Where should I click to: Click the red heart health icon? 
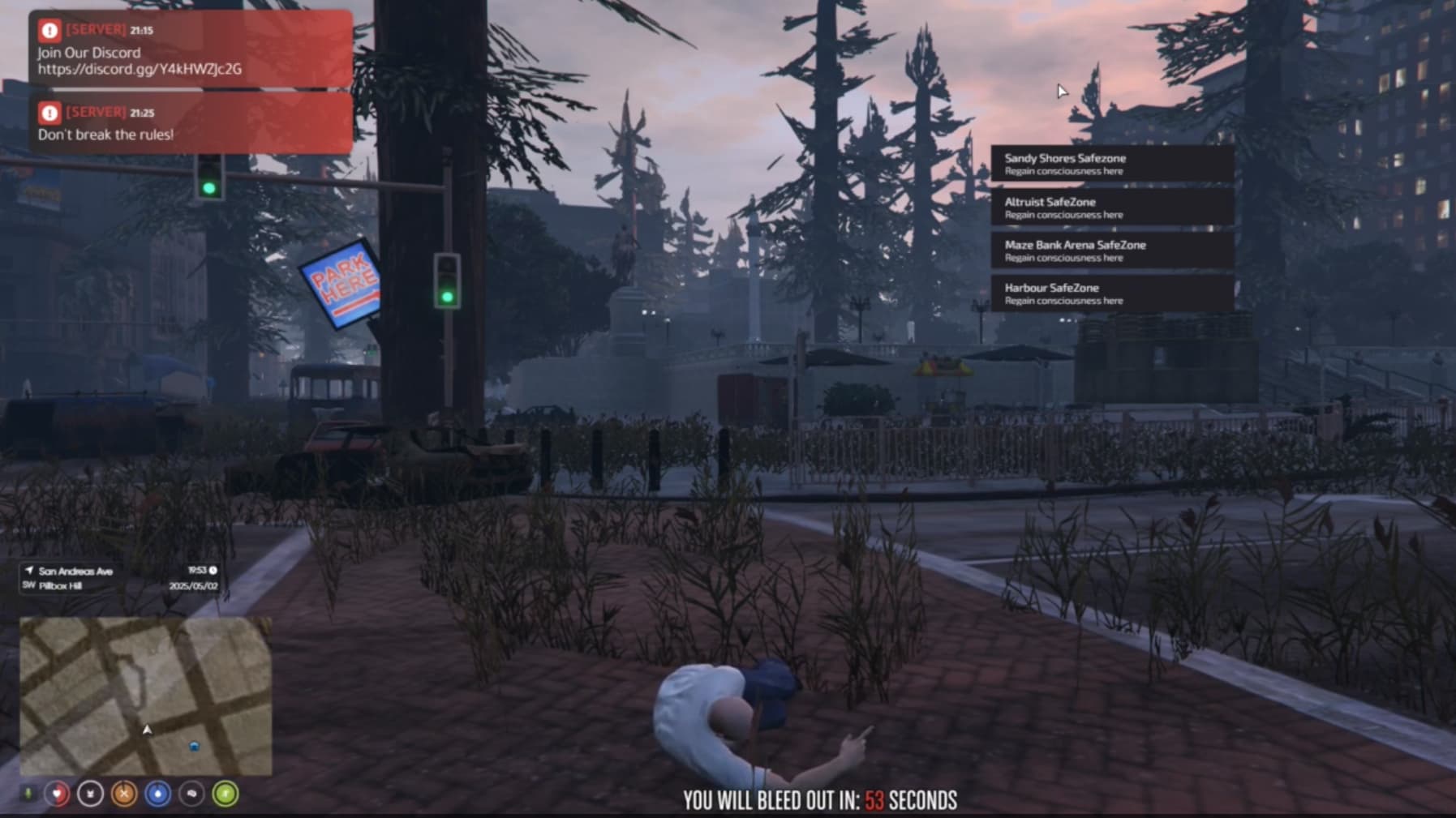56,794
